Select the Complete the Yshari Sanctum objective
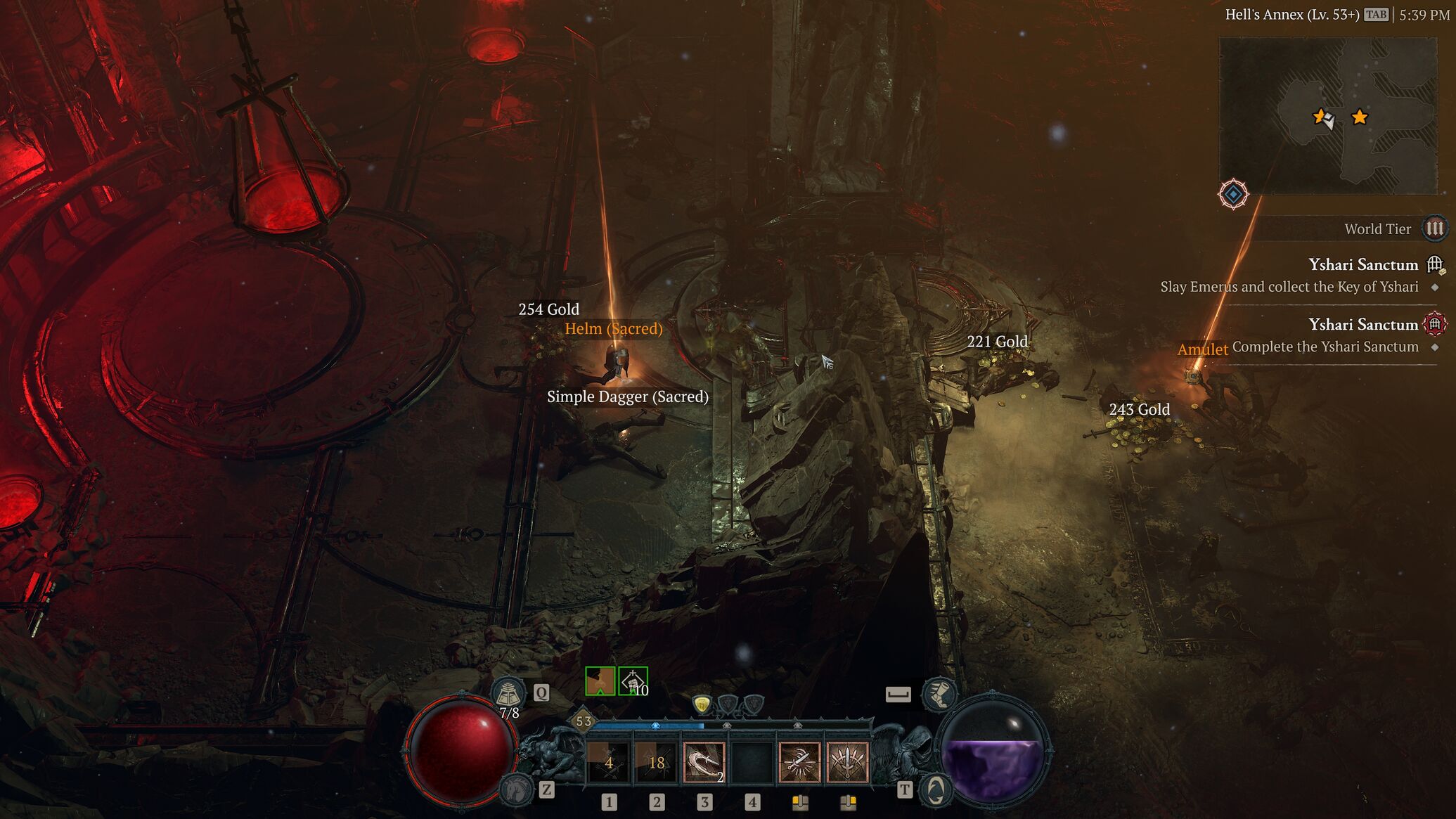The image size is (1456, 819). tap(1325, 347)
